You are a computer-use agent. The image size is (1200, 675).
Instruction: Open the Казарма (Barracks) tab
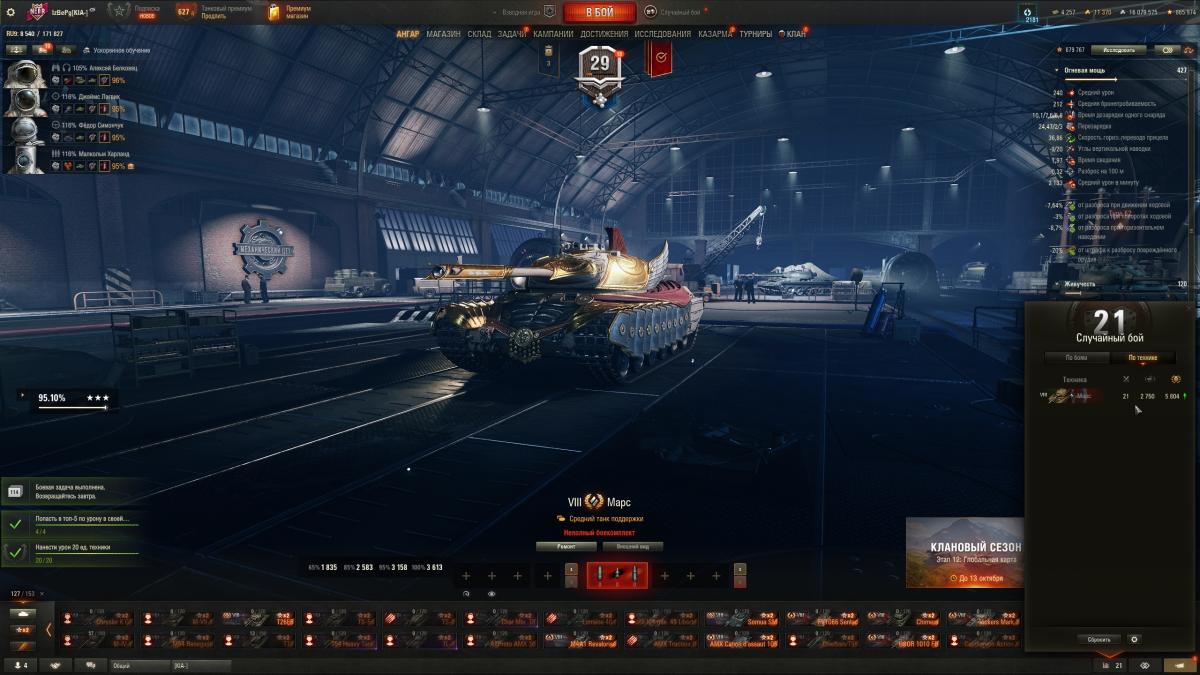pos(715,34)
